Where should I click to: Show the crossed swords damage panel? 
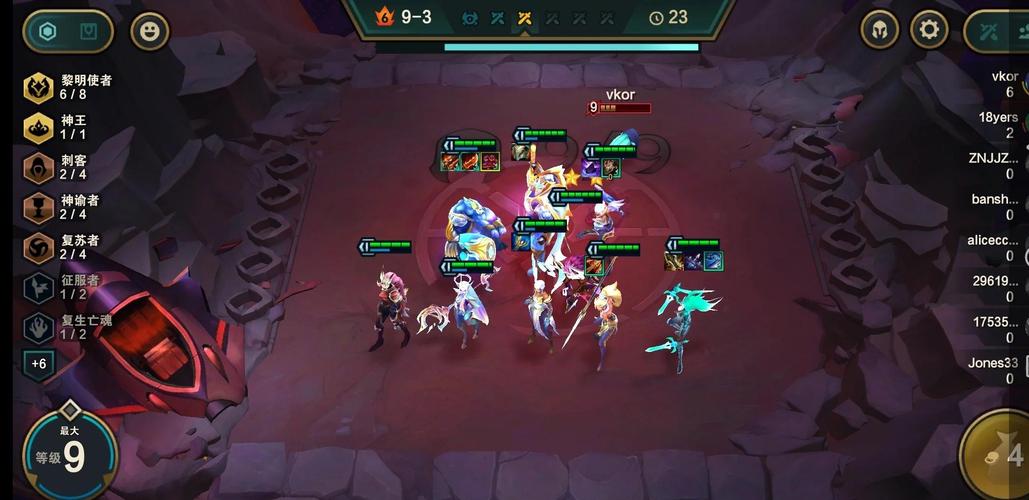994,31
